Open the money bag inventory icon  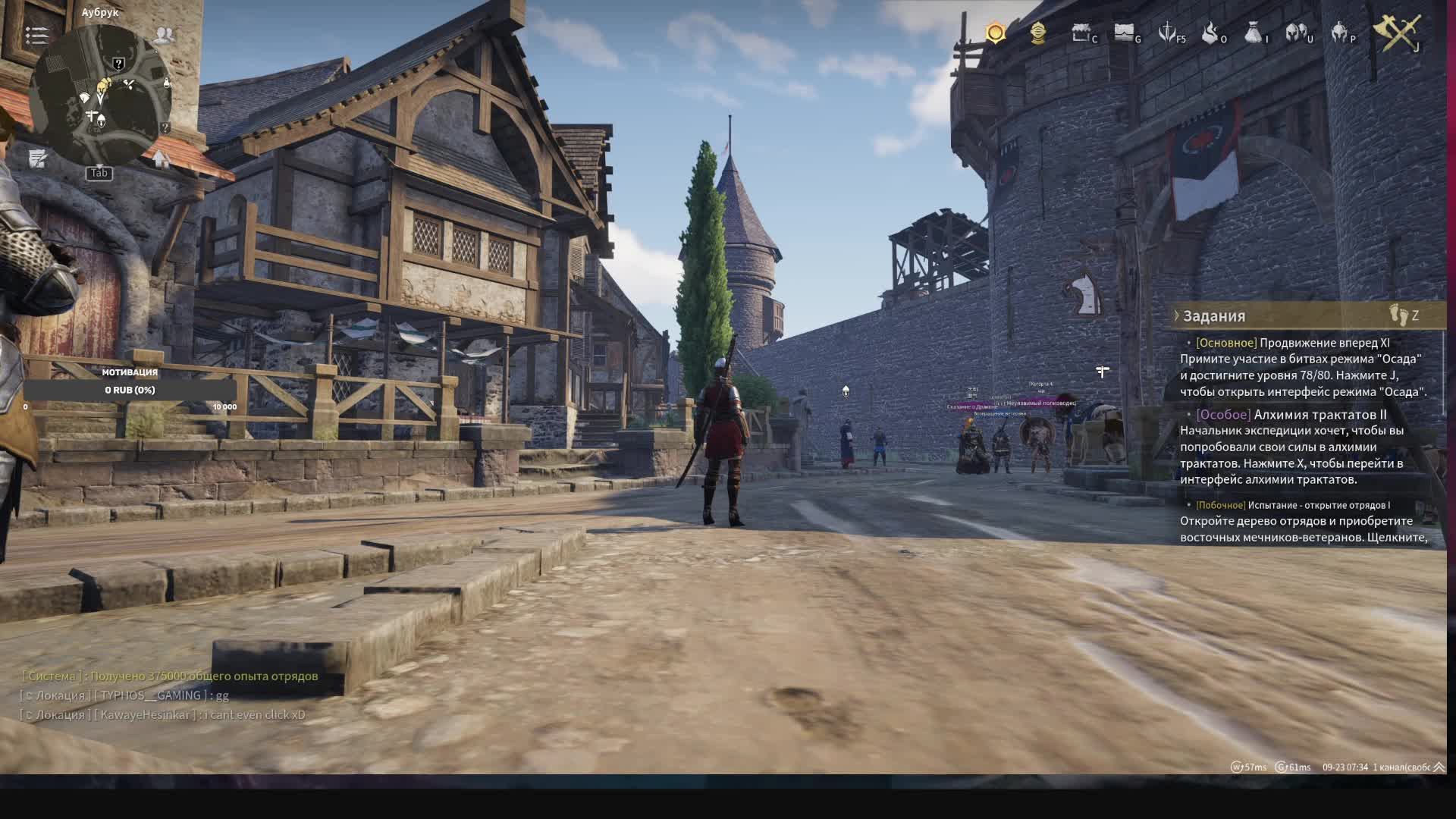click(1254, 33)
